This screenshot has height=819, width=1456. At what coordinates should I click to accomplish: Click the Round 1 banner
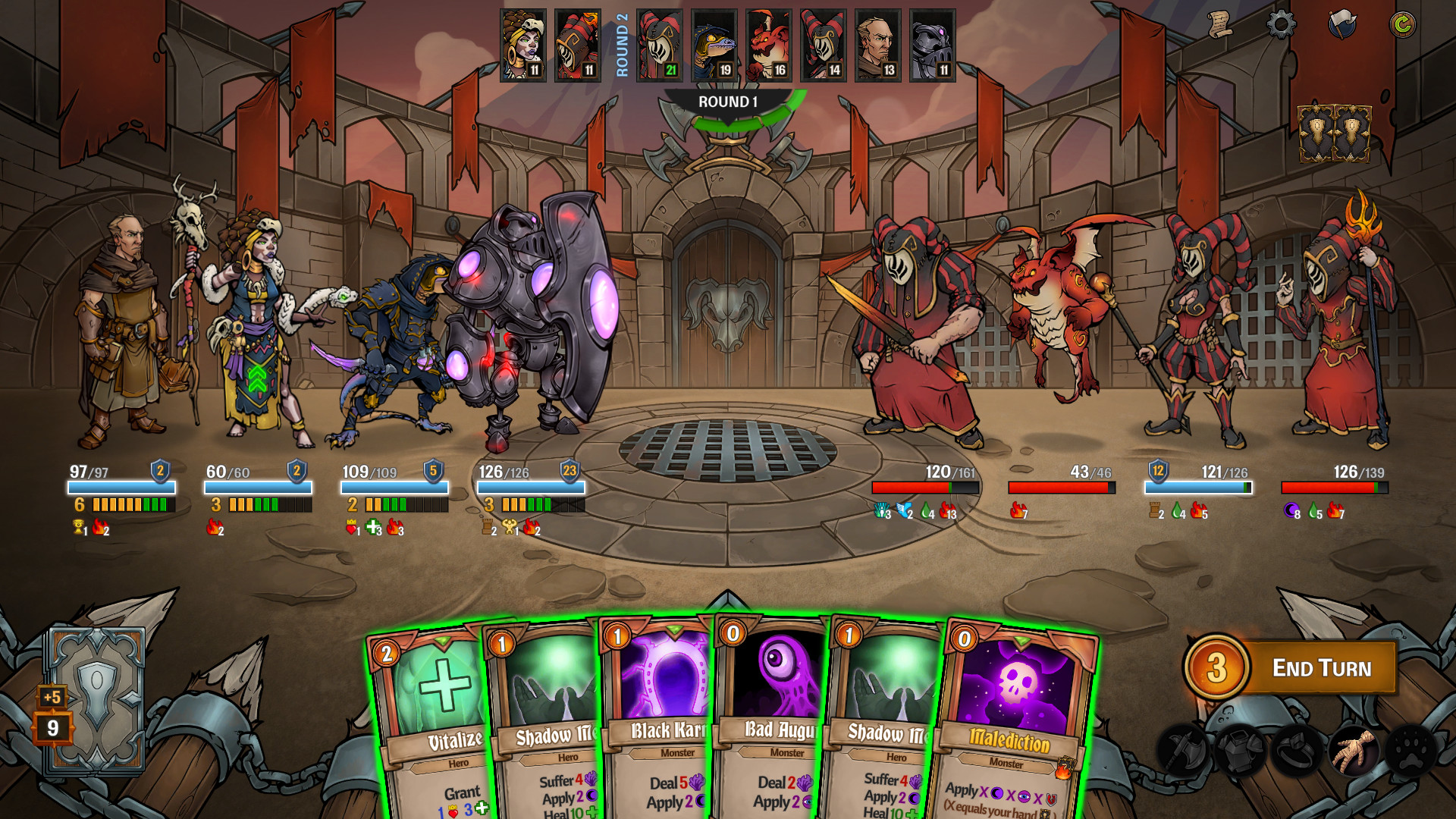[726, 102]
